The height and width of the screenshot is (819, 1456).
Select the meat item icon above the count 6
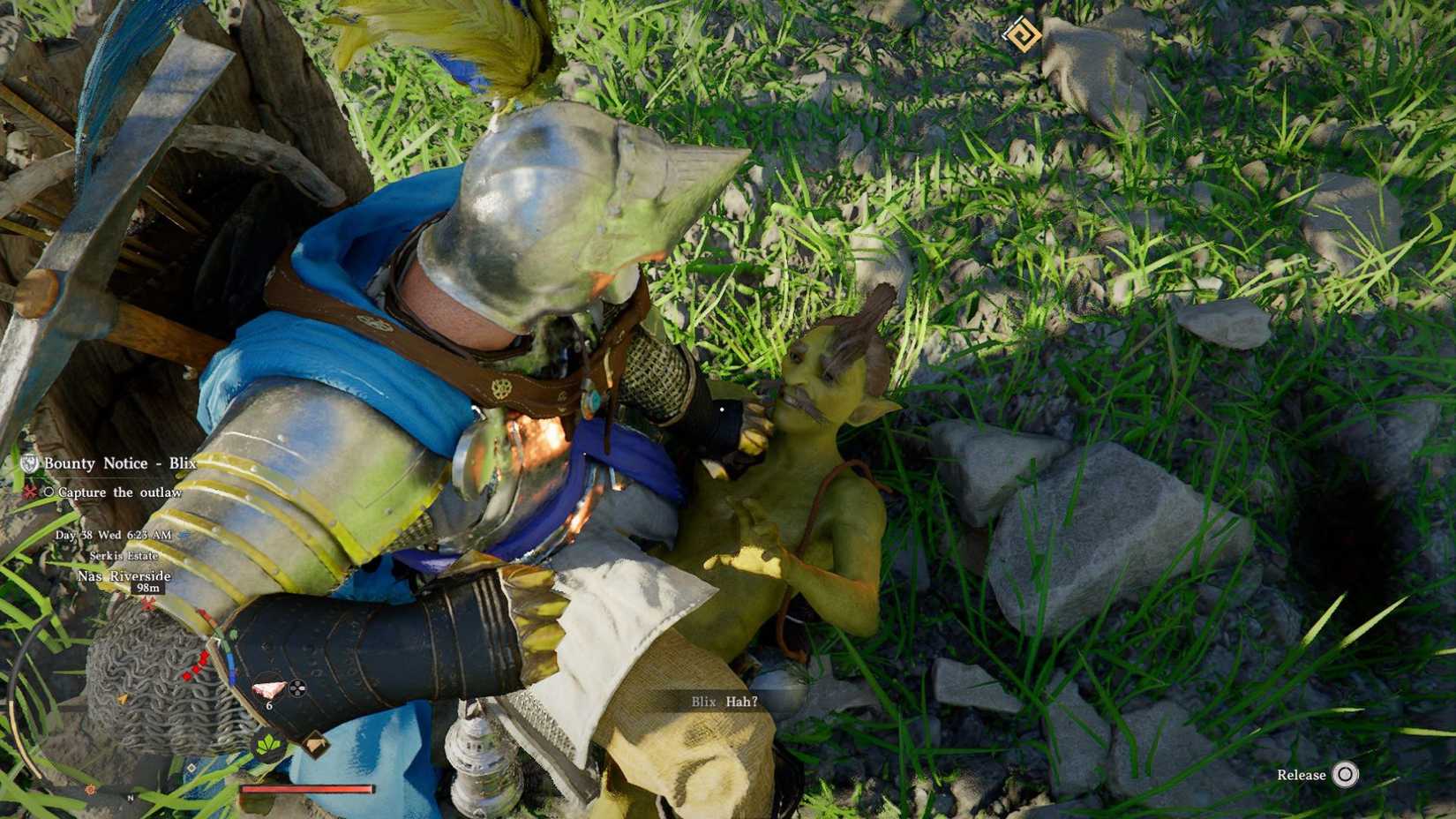point(269,689)
